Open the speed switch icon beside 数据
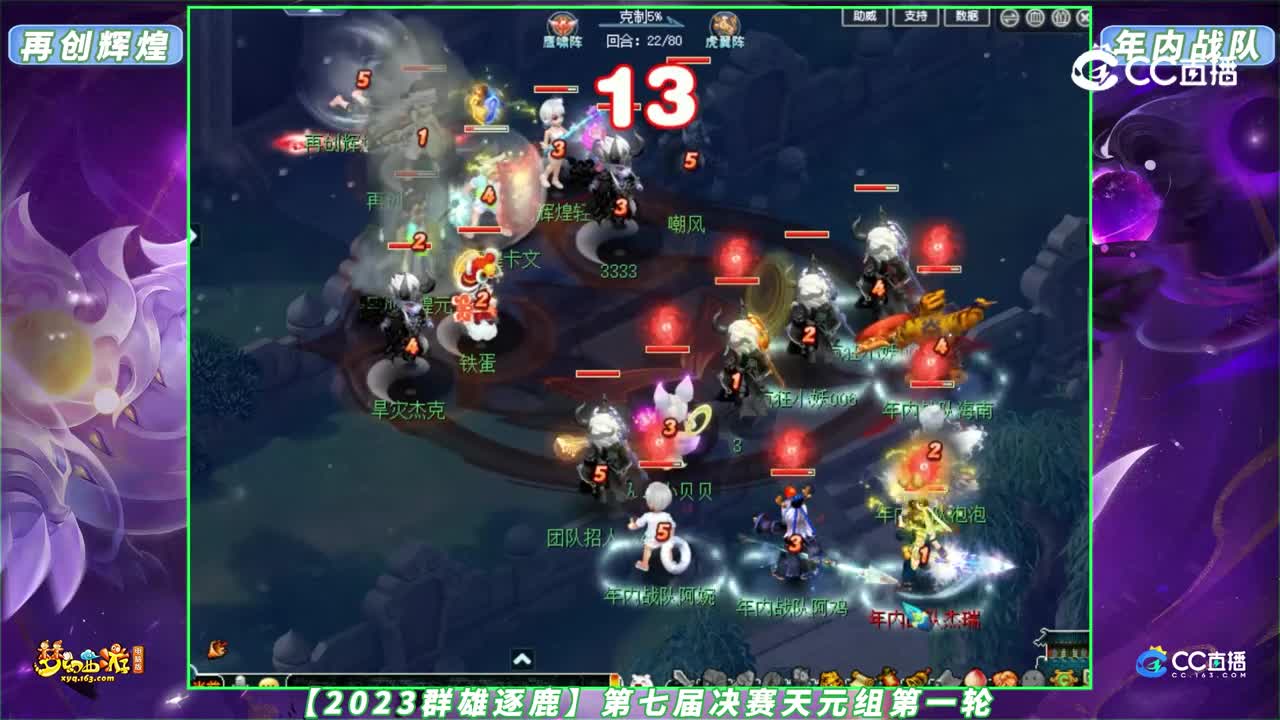The image size is (1280, 720). 1009,17
